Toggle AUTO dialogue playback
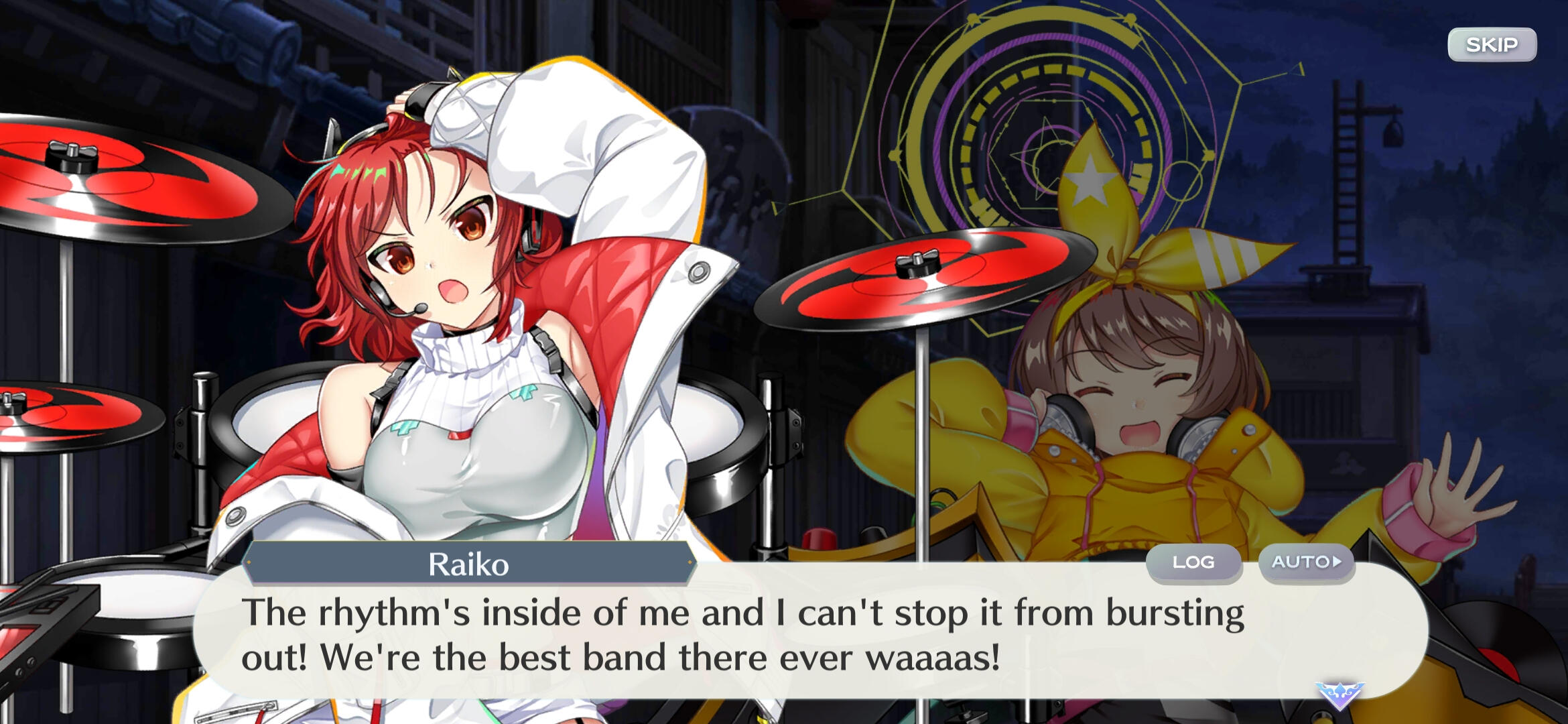The height and width of the screenshot is (724, 1568). 1306,562
